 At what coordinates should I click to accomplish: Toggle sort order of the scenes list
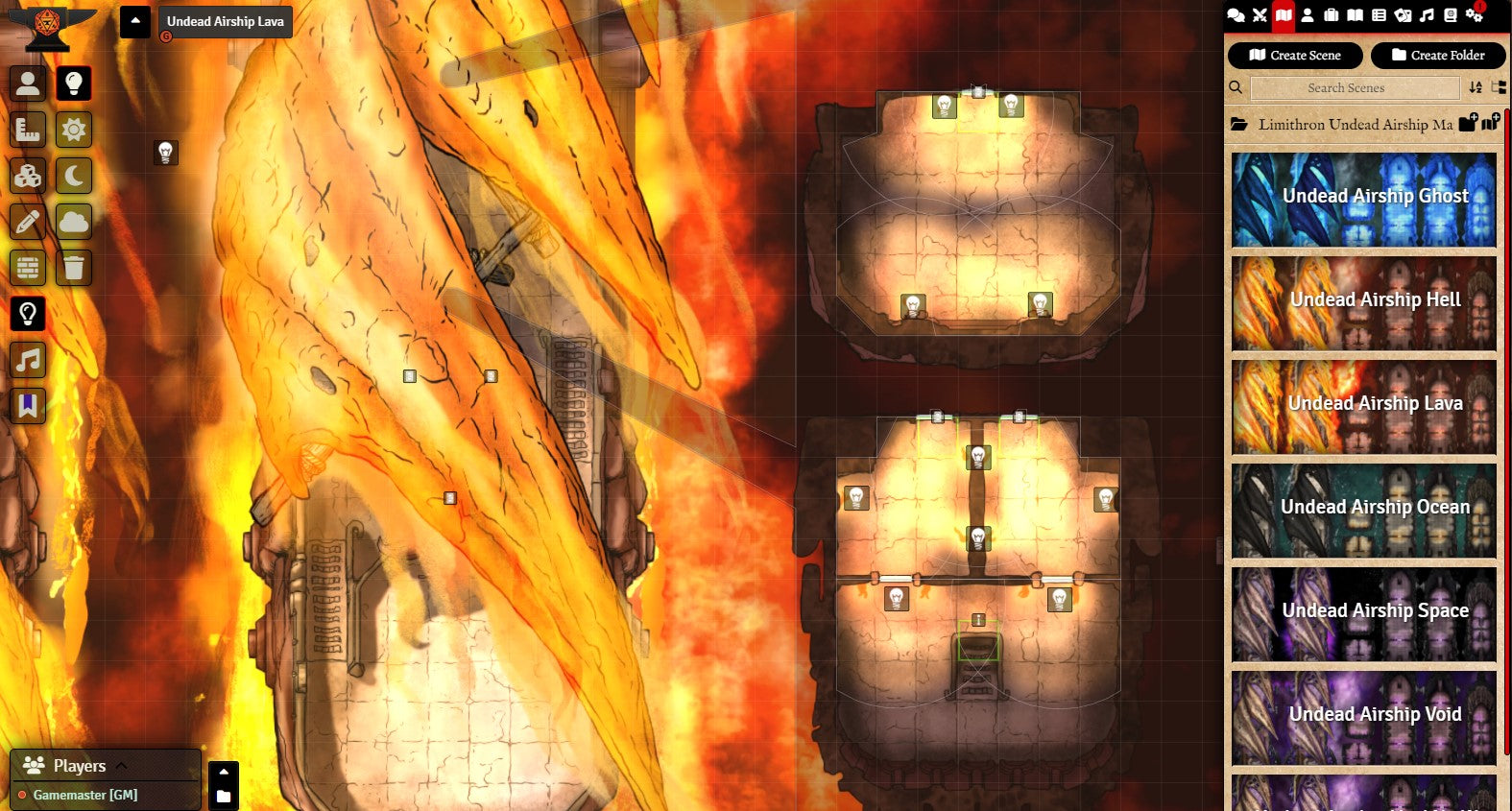pyautogui.click(x=1476, y=88)
